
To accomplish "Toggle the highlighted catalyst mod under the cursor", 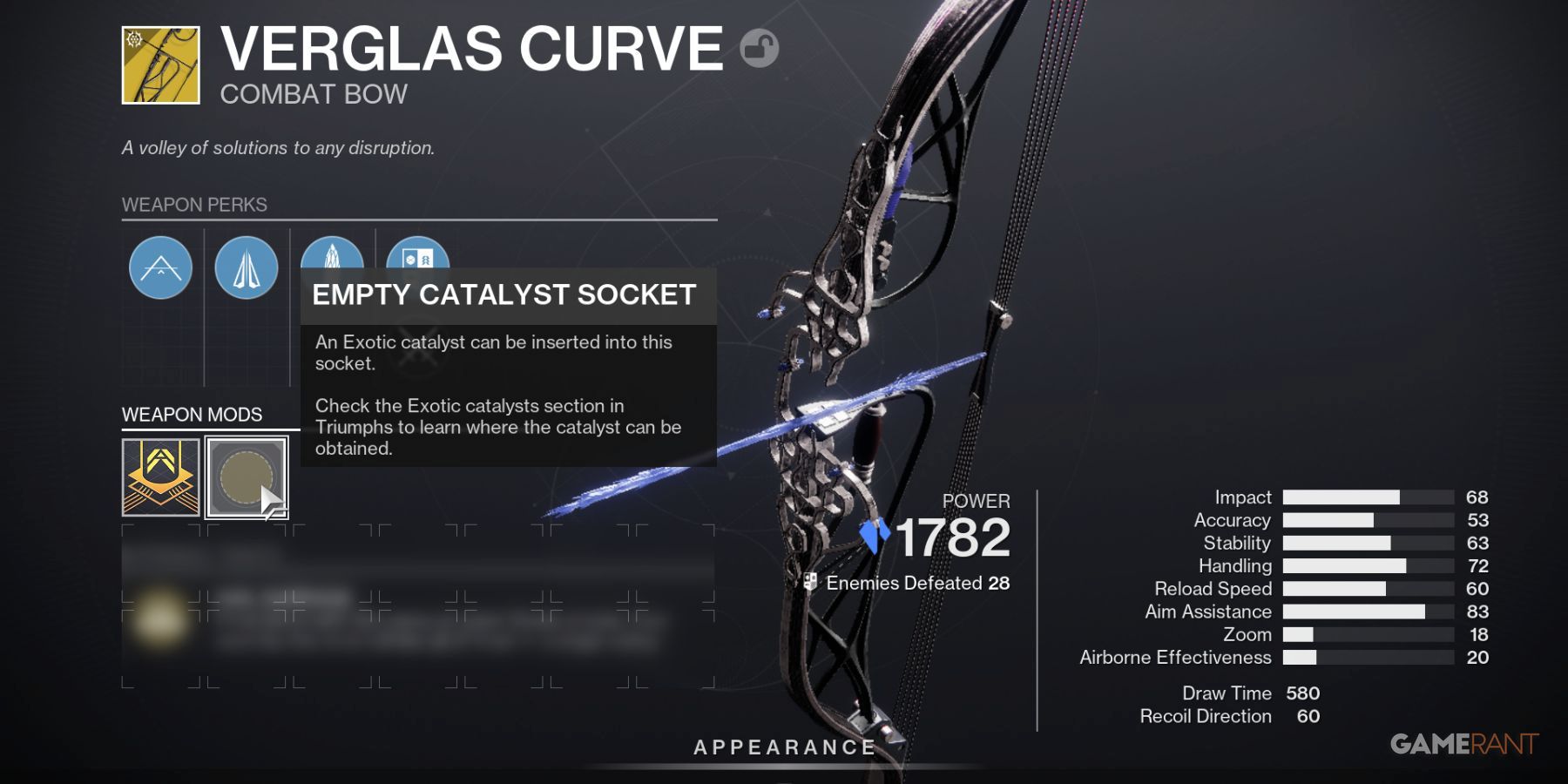I will point(246,475).
